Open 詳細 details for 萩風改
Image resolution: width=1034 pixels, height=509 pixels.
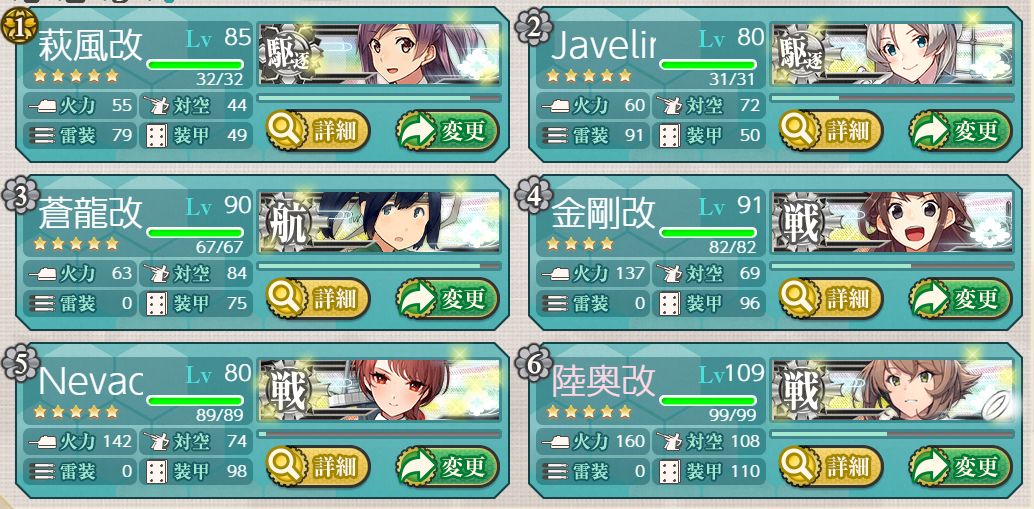click(x=318, y=130)
